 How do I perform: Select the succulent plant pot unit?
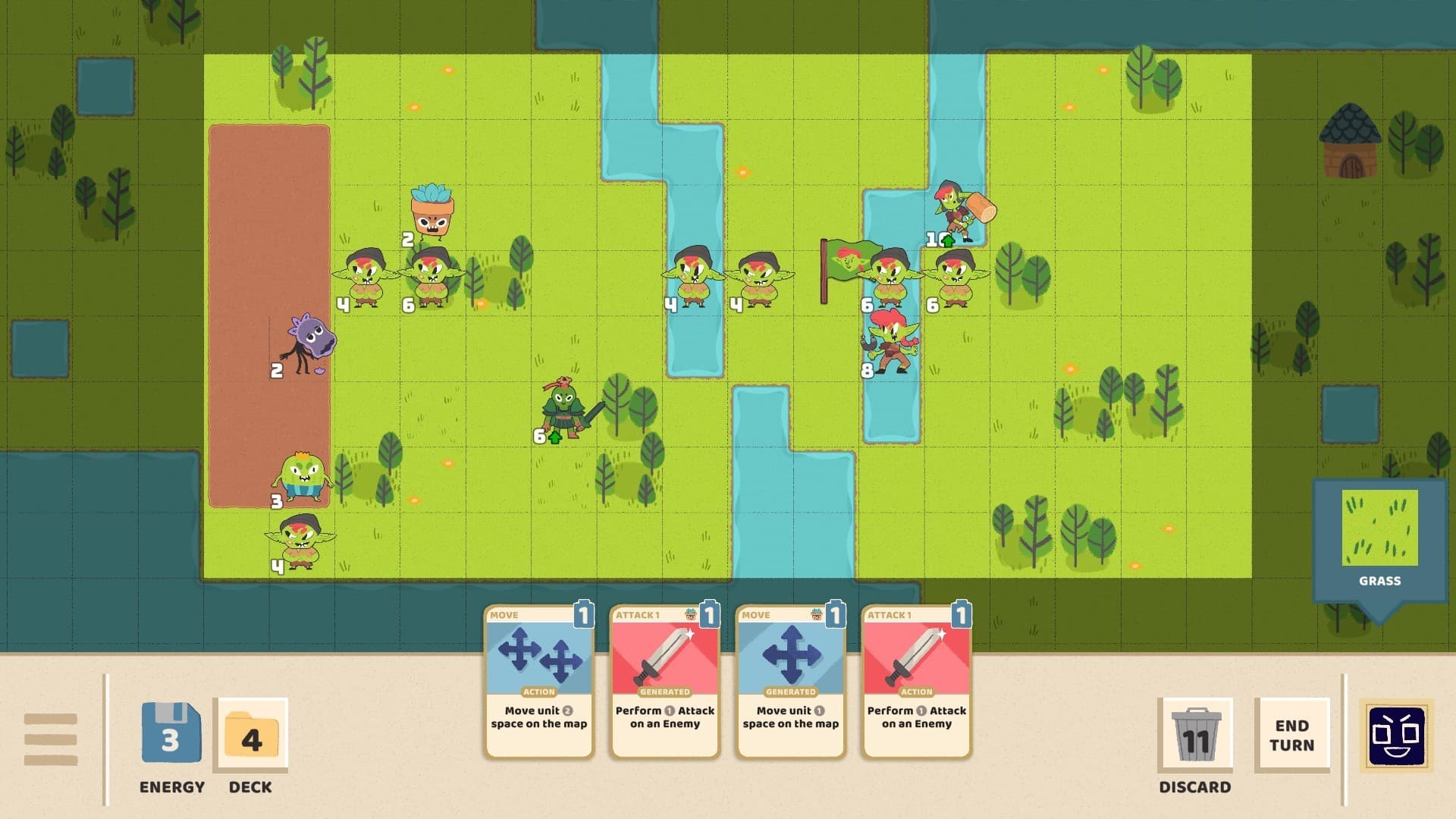tap(432, 209)
